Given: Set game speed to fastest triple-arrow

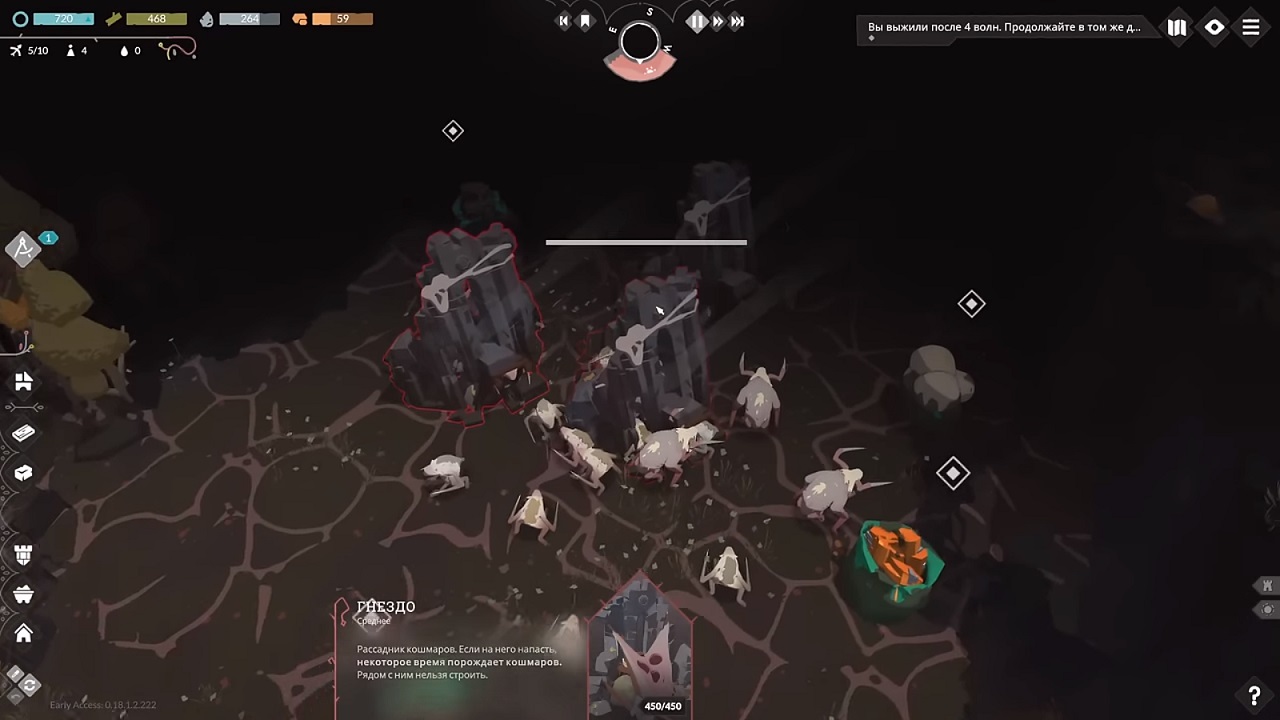Looking at the screenshot, I should 738,21.
